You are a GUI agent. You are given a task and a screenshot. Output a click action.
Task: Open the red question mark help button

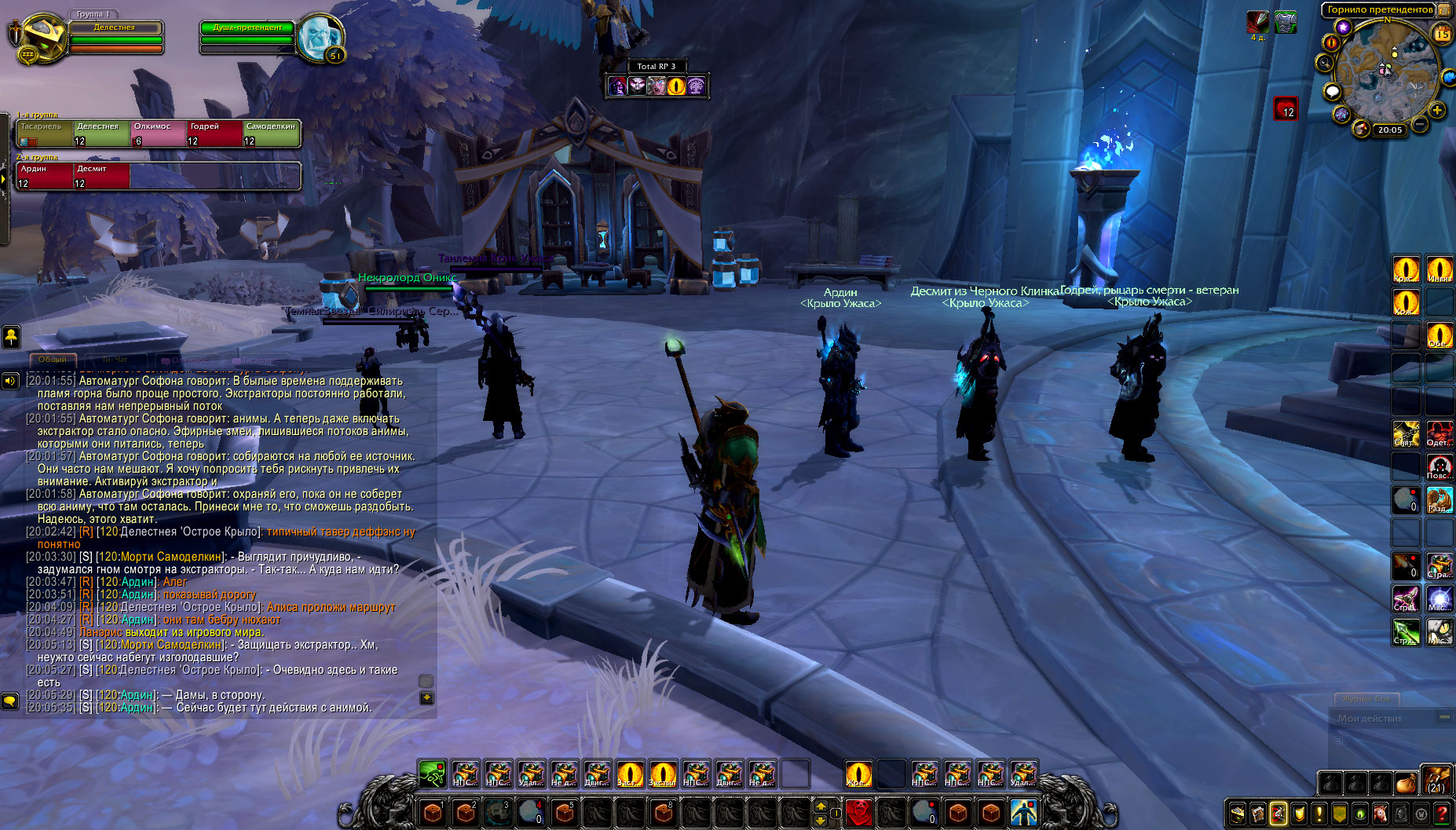1443,814
